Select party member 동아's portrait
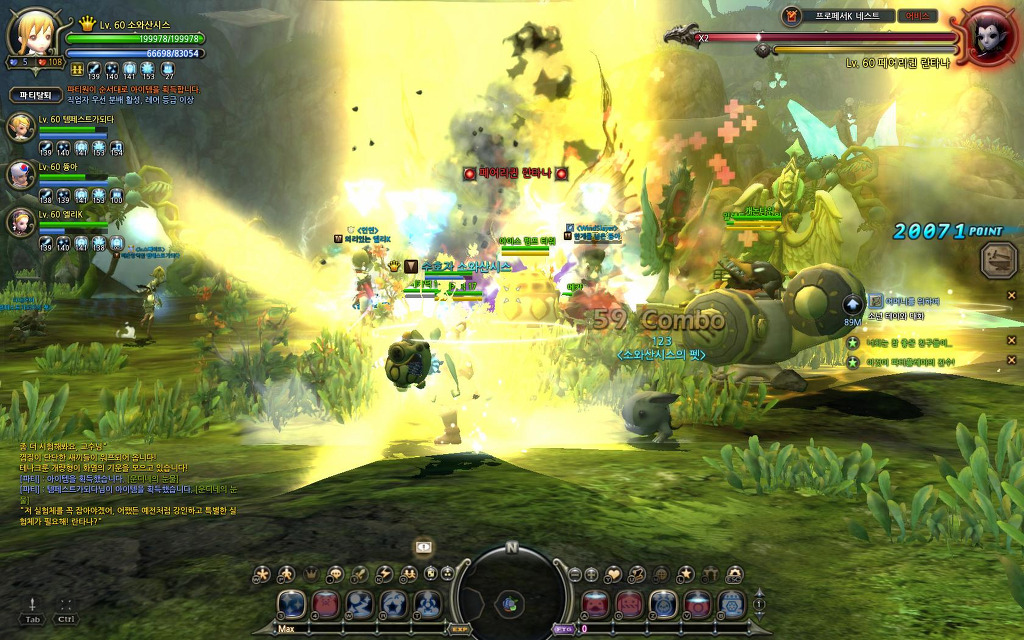 [20, 174]
